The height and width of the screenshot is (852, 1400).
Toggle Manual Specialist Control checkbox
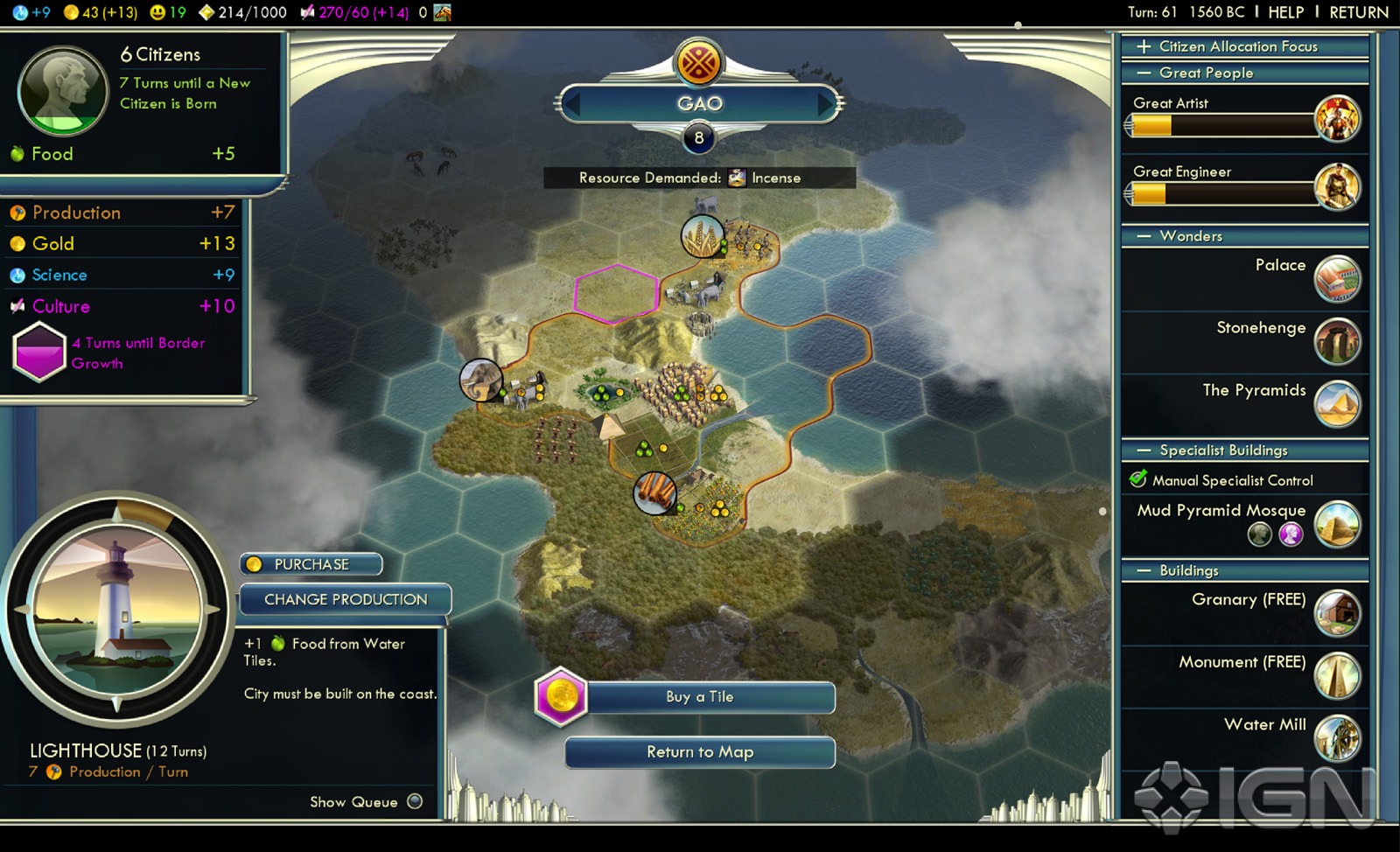point(1138,479)
